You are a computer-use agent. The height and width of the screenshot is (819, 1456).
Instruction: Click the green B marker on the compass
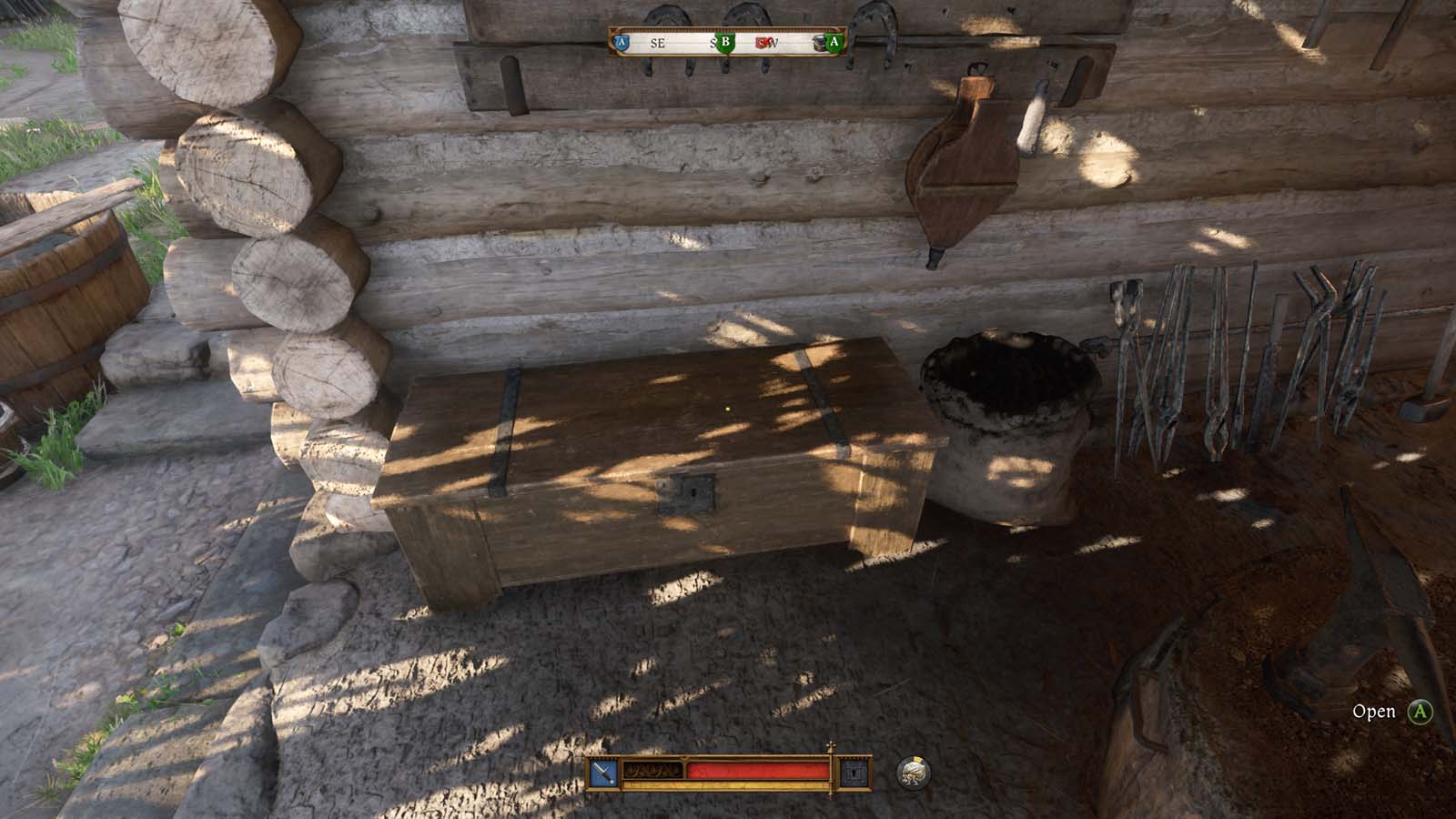click(x=724, y=41)
